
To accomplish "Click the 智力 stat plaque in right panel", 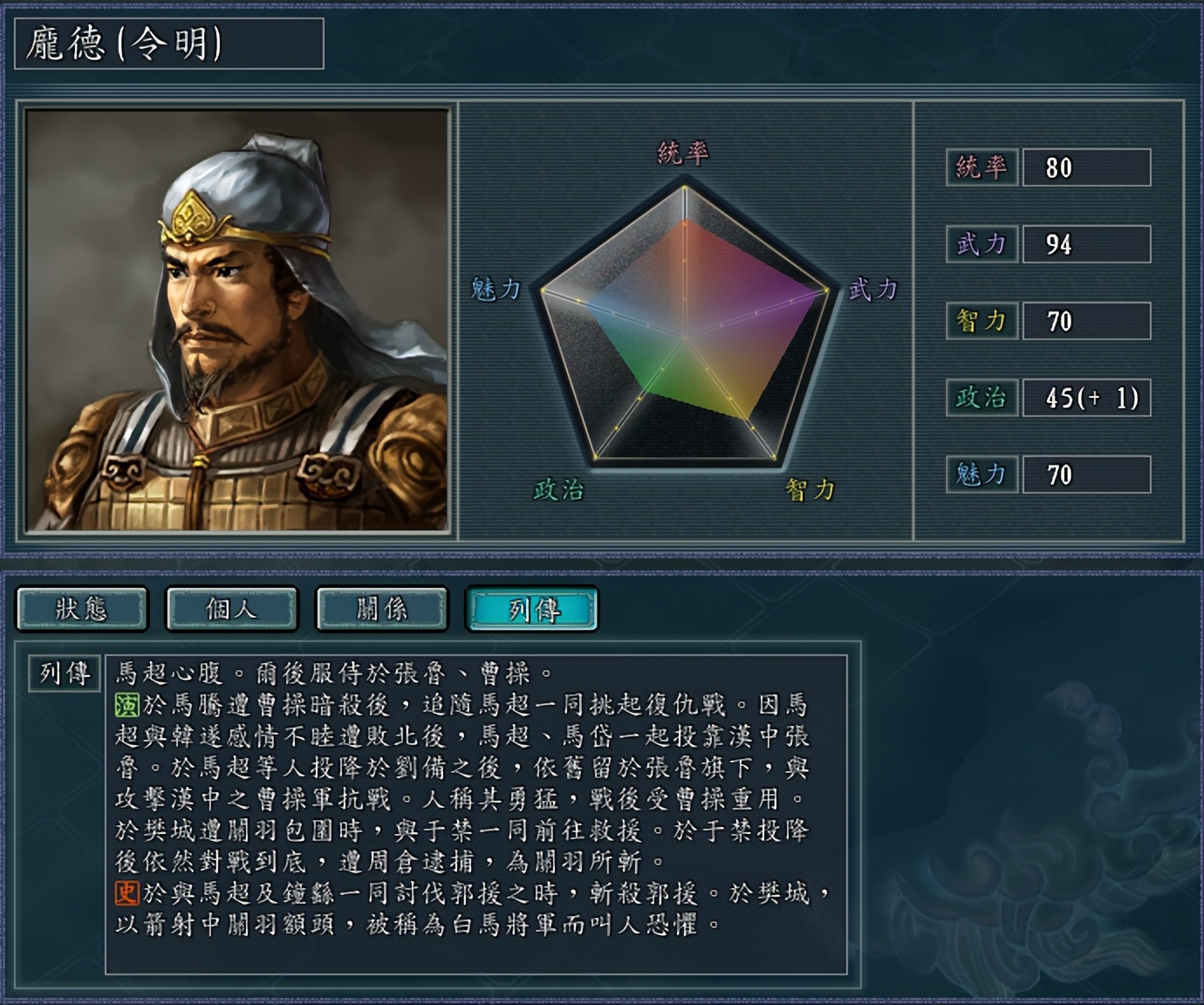I will click(x=981, y=323).
